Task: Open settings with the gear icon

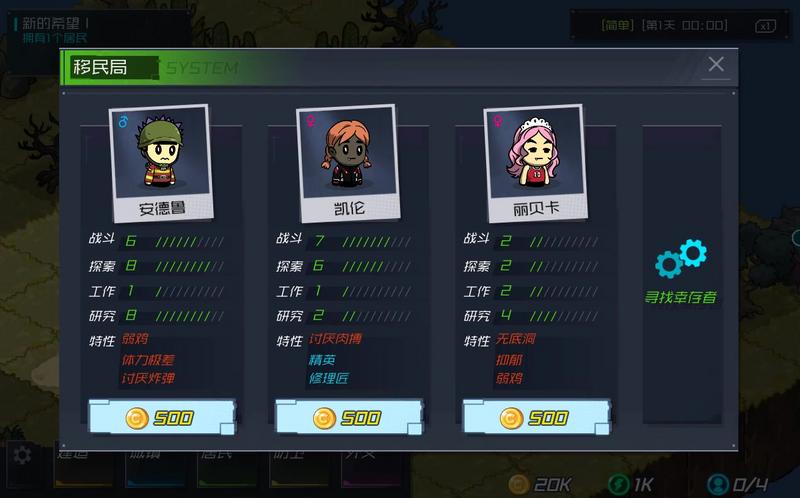Action: coord(22,455)
